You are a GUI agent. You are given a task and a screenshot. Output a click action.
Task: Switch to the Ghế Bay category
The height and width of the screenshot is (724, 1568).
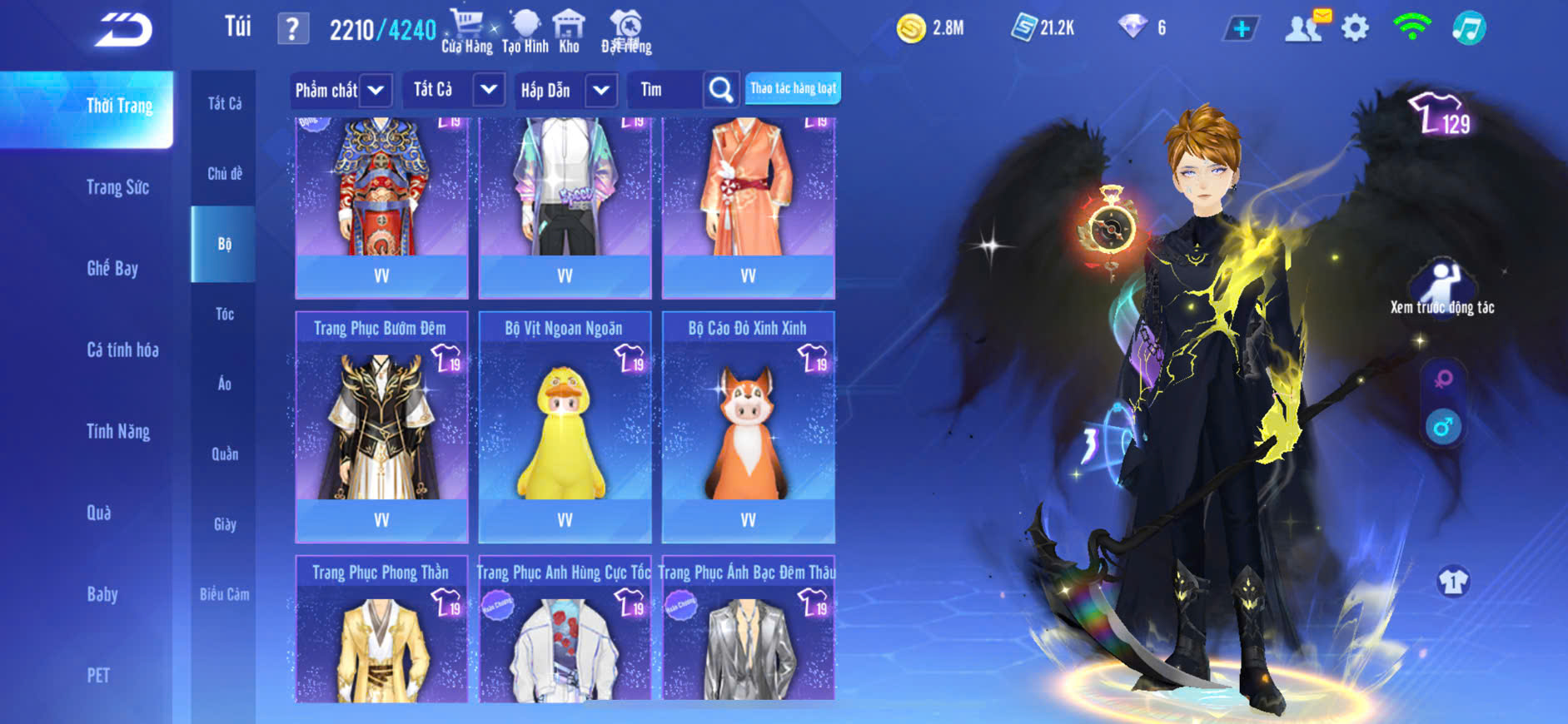[112, 268]
